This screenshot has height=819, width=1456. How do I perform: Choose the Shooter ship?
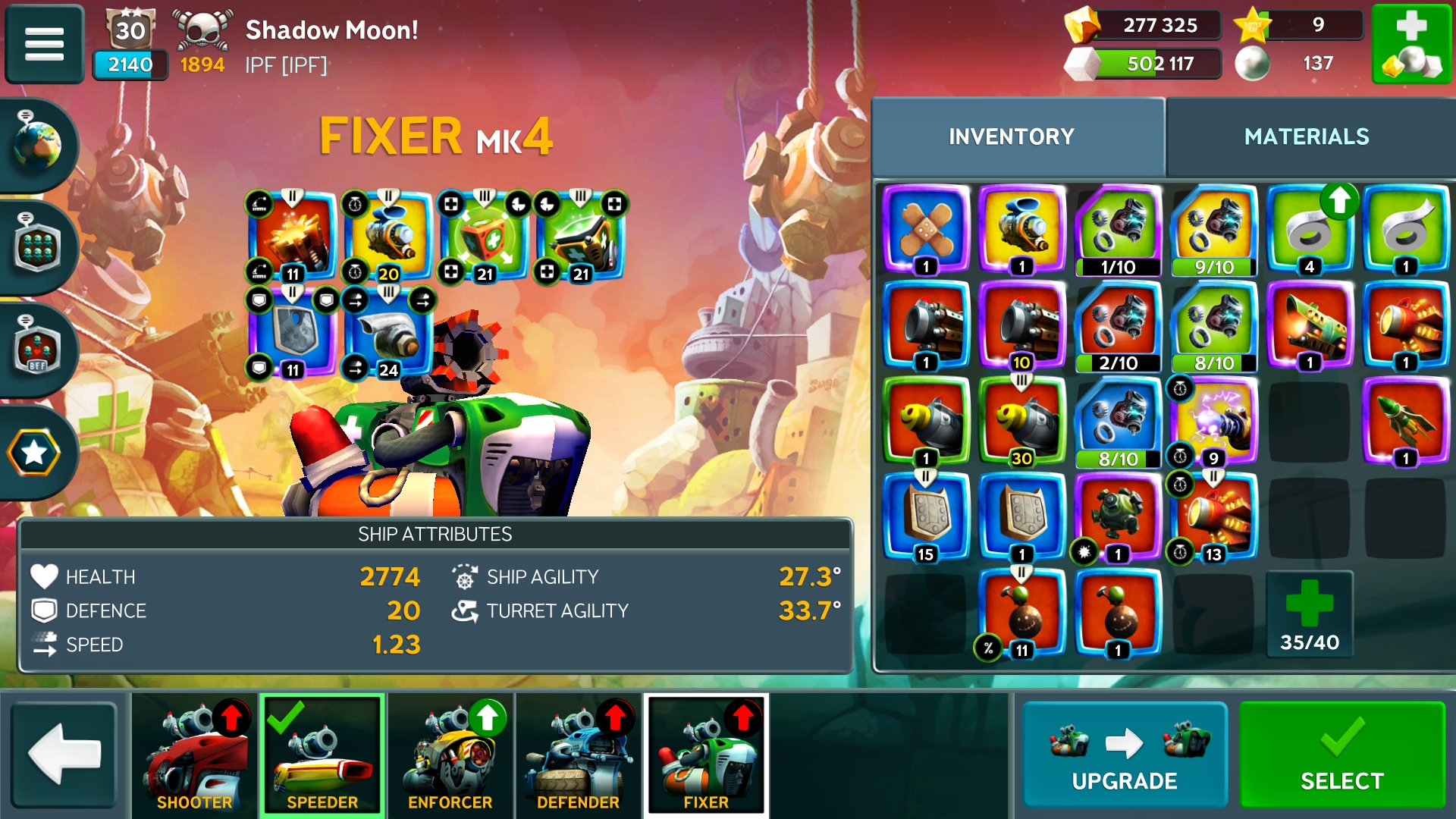(194, 755)
